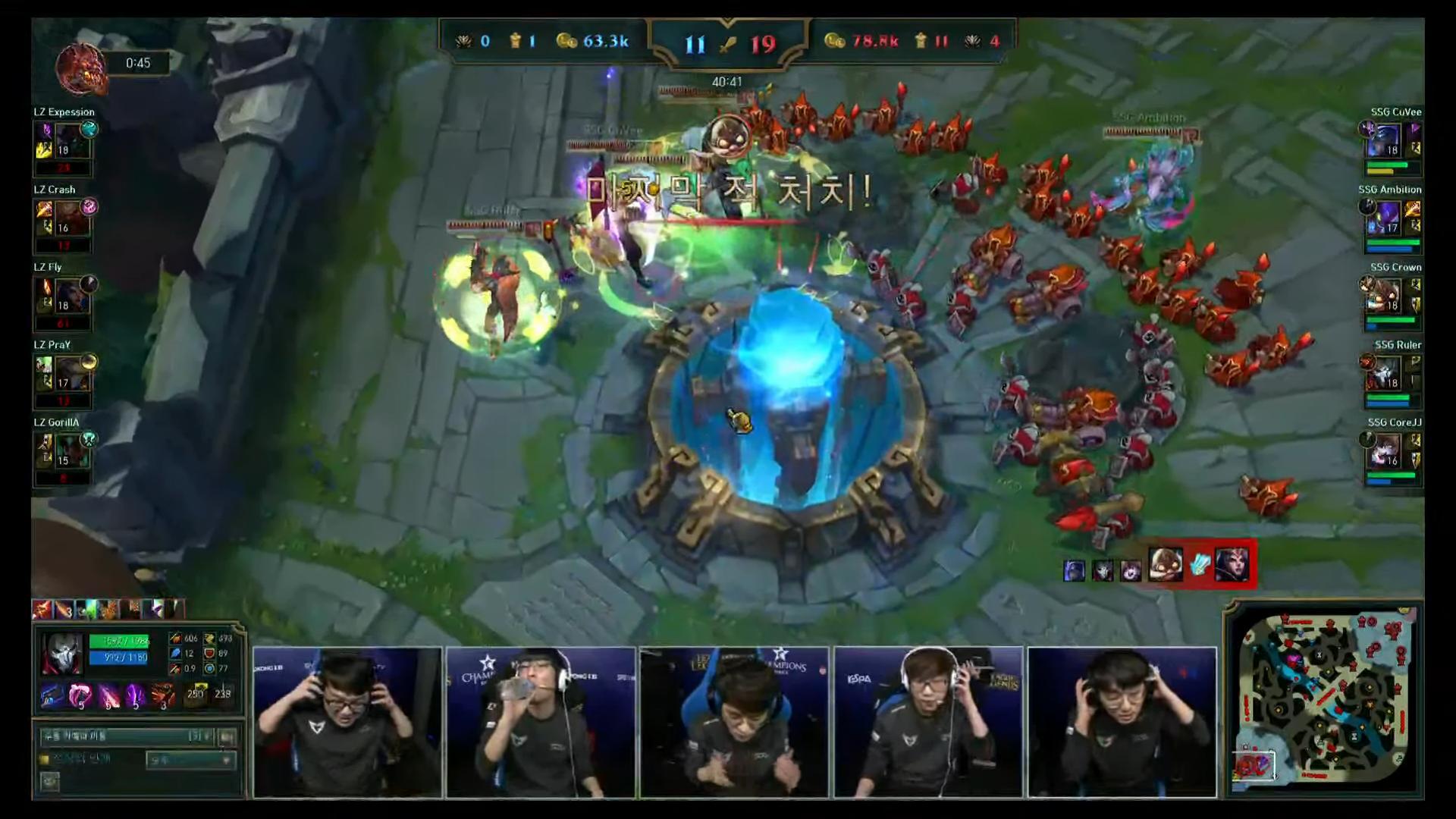Image resolution: width=1456 pixels, height=819 pixels.
Task: Choose SSG Ruler's champion portrait
Action: click(x=1387, y=374)
